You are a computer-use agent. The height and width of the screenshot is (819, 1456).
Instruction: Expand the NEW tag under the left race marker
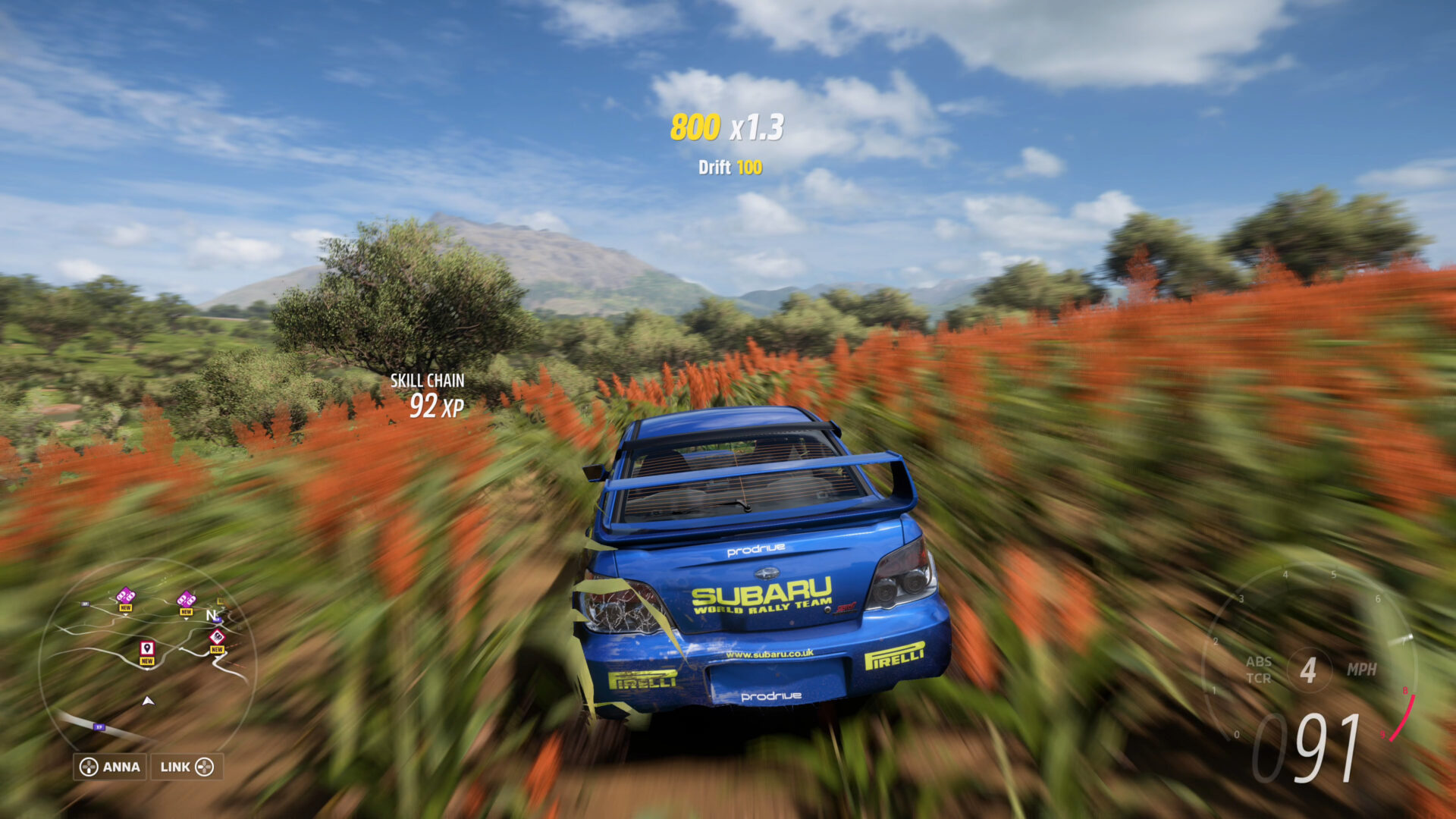tap(126, 607)
